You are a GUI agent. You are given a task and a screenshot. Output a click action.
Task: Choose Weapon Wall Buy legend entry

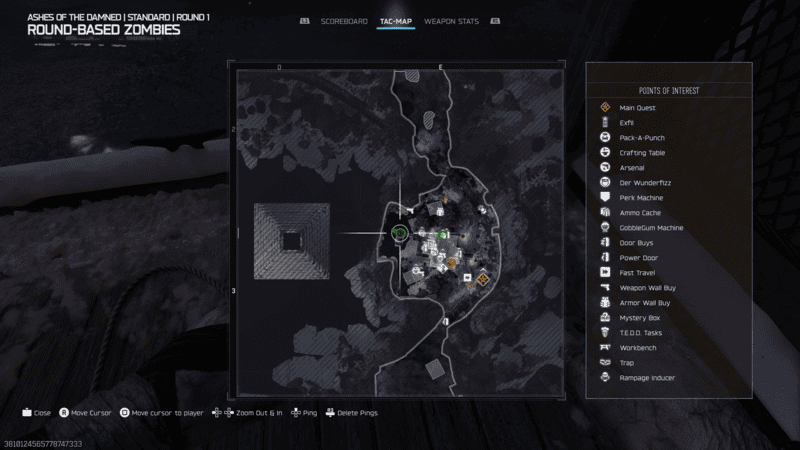[646, 287]
